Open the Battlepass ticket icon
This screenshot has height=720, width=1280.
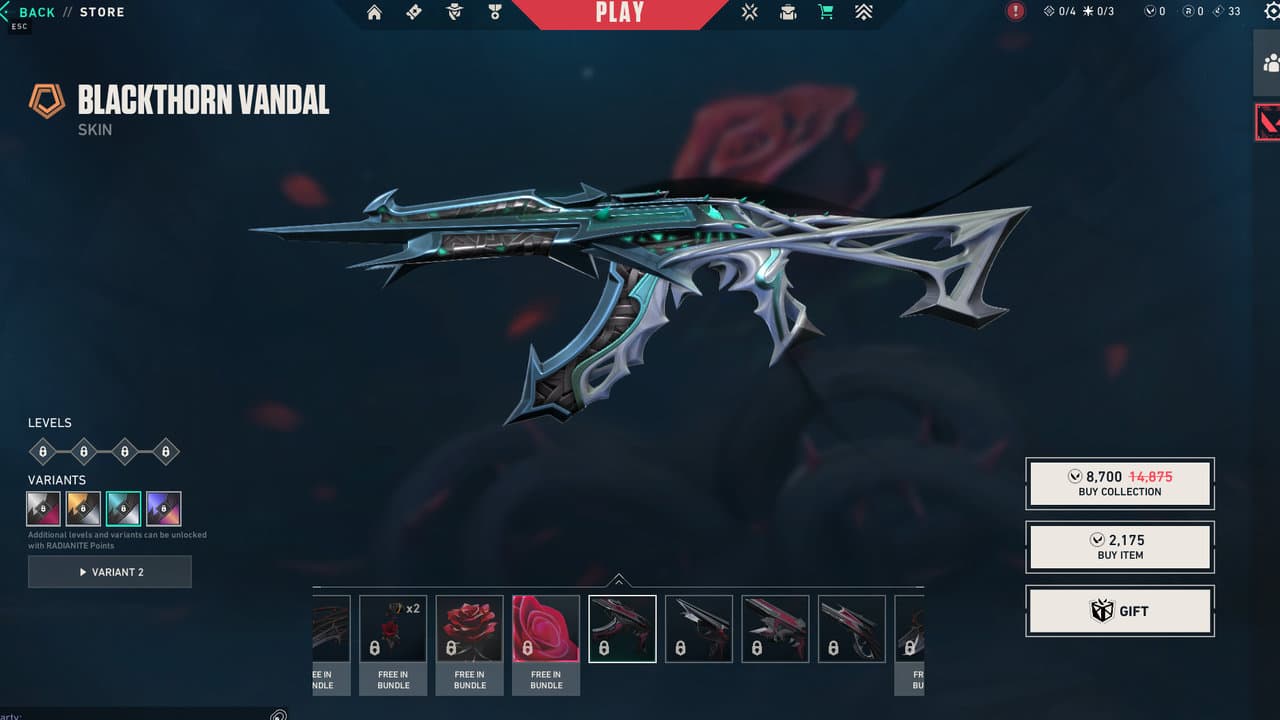(414, 12)
